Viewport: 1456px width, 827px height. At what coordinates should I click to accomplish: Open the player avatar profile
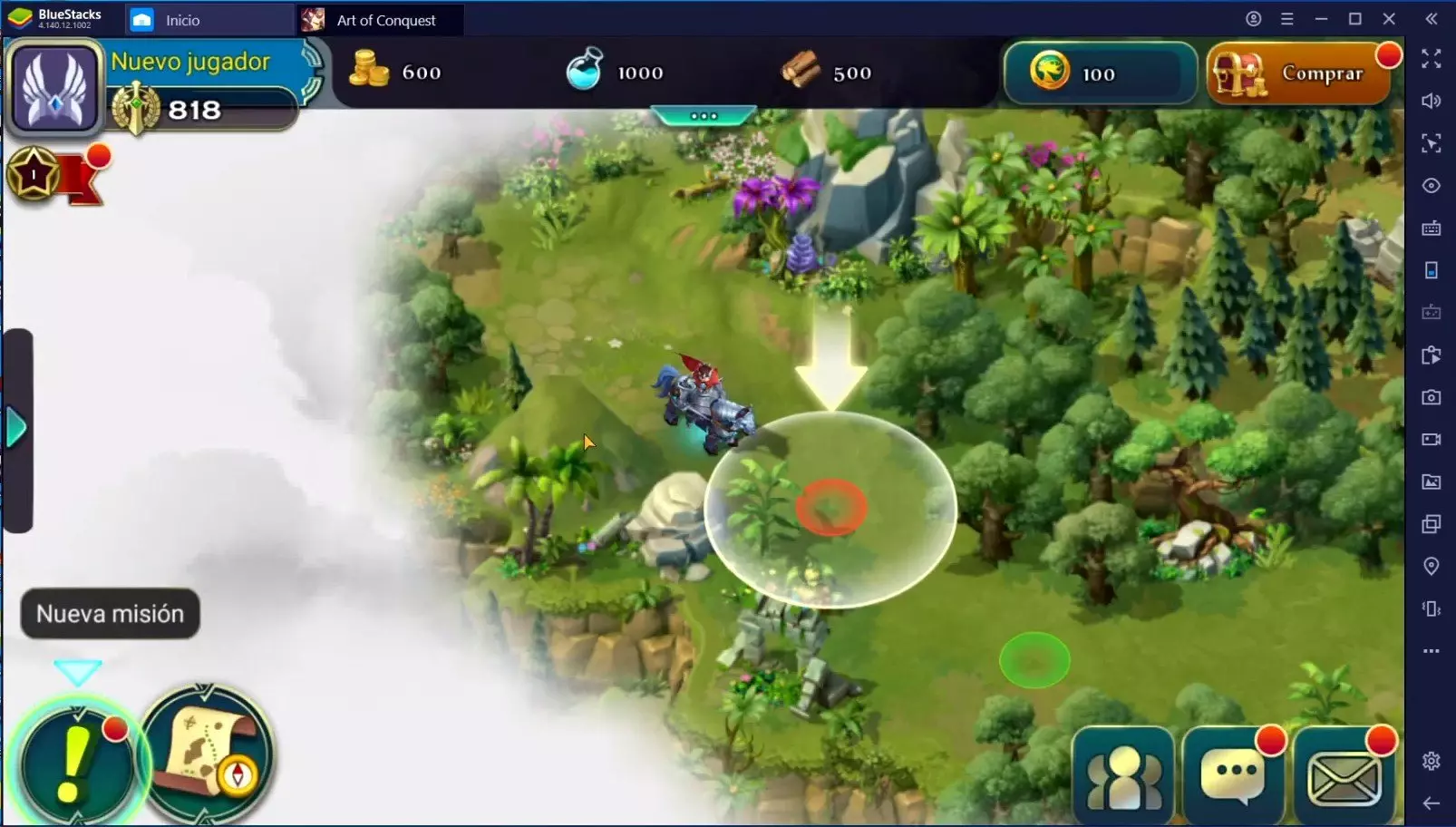(54, 88)
